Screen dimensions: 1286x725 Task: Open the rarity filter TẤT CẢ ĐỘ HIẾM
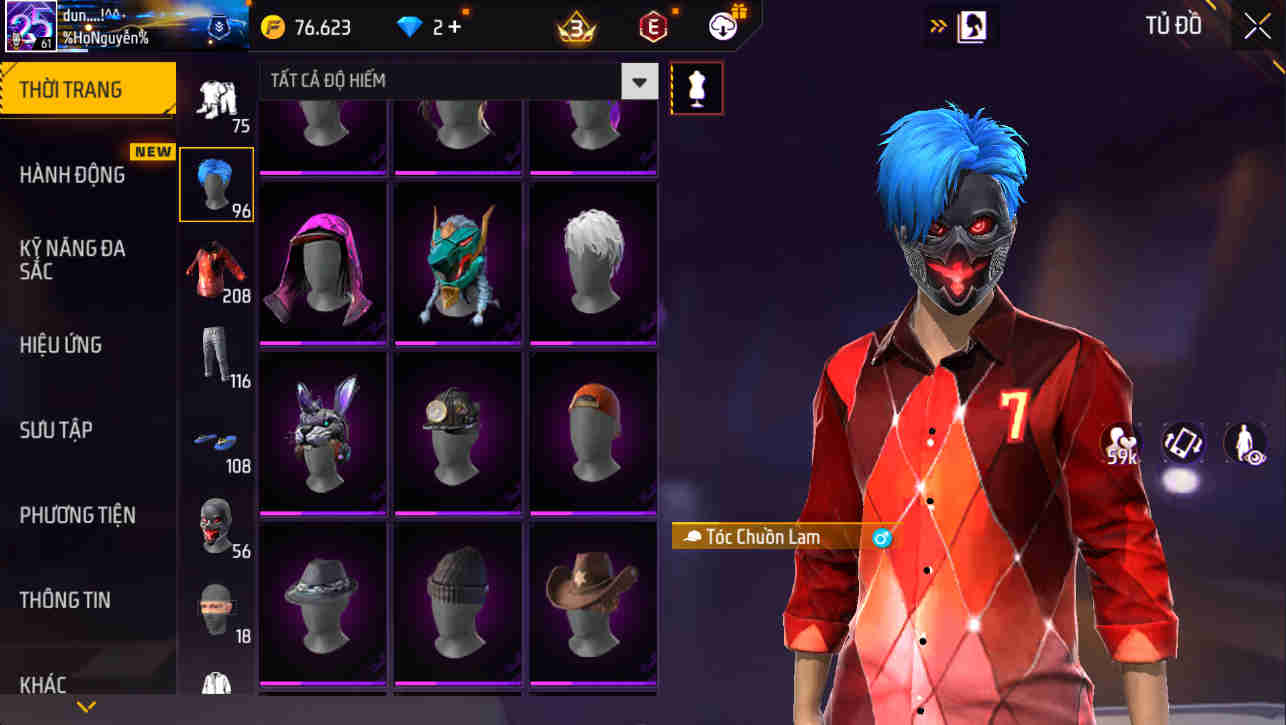450,81
